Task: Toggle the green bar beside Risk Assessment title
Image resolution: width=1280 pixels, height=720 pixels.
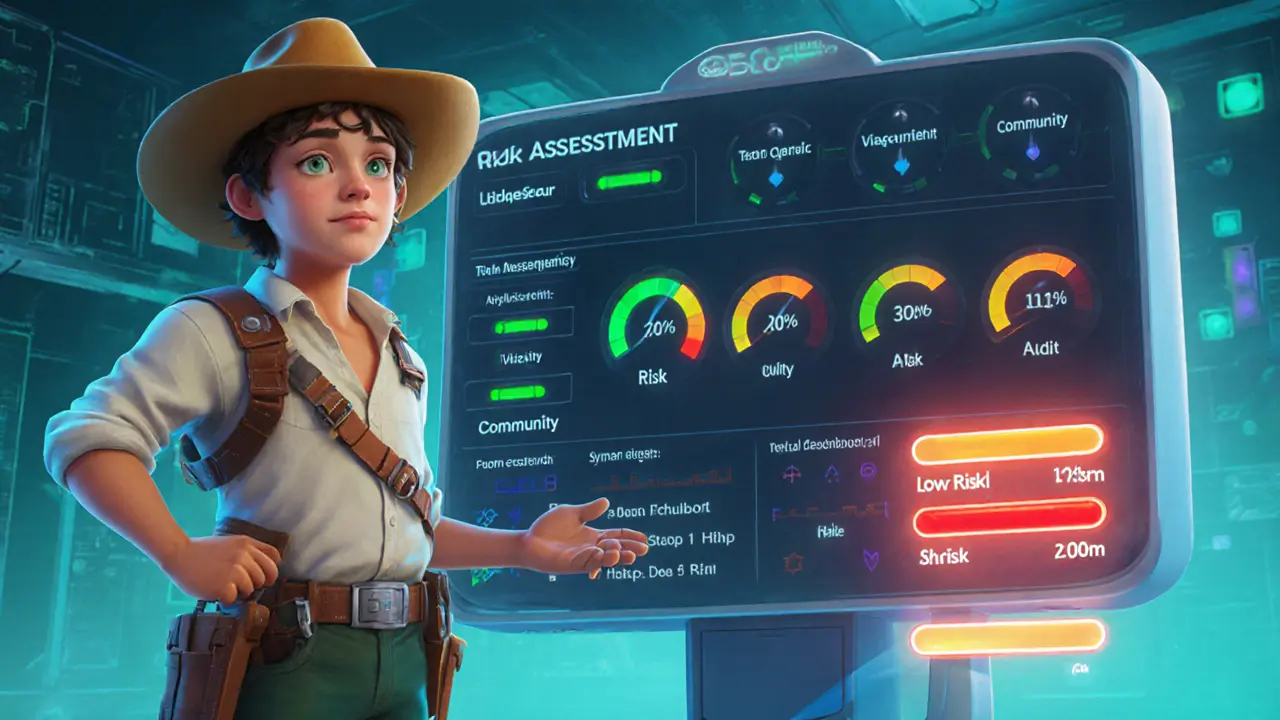Action: [x=629, y=180]
